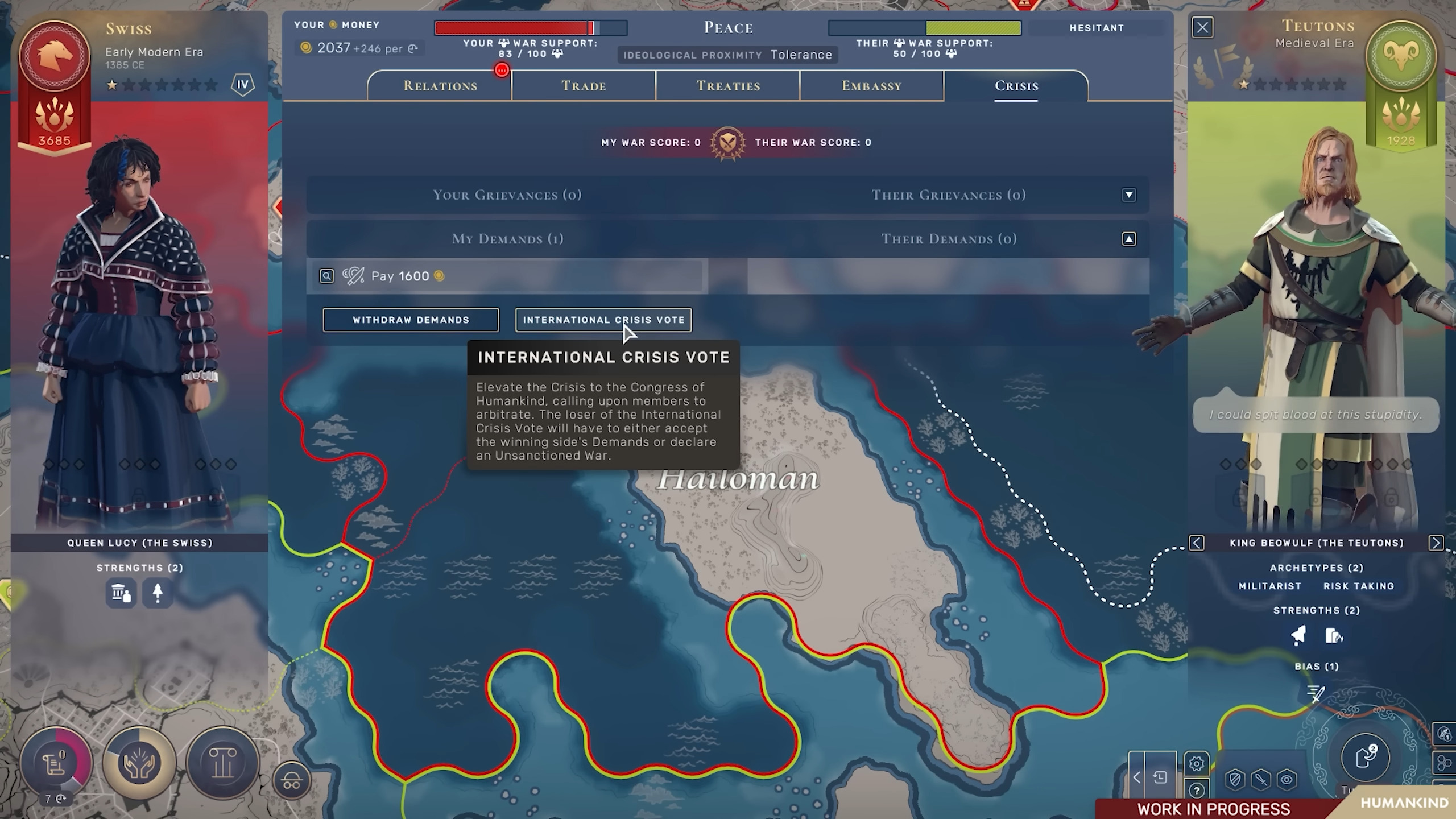This screenshot has width=1456, height=819.
Task: Select the Pay 1600 gold demand entry
Action: tap(506, 276)
